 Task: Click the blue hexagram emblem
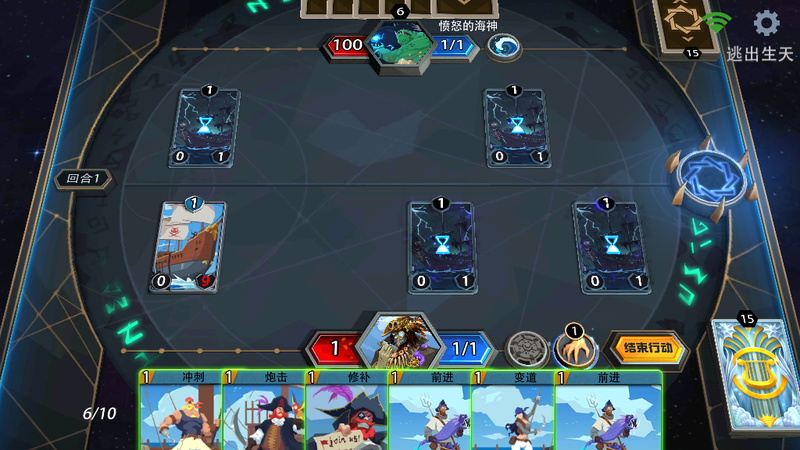point(711,178)
